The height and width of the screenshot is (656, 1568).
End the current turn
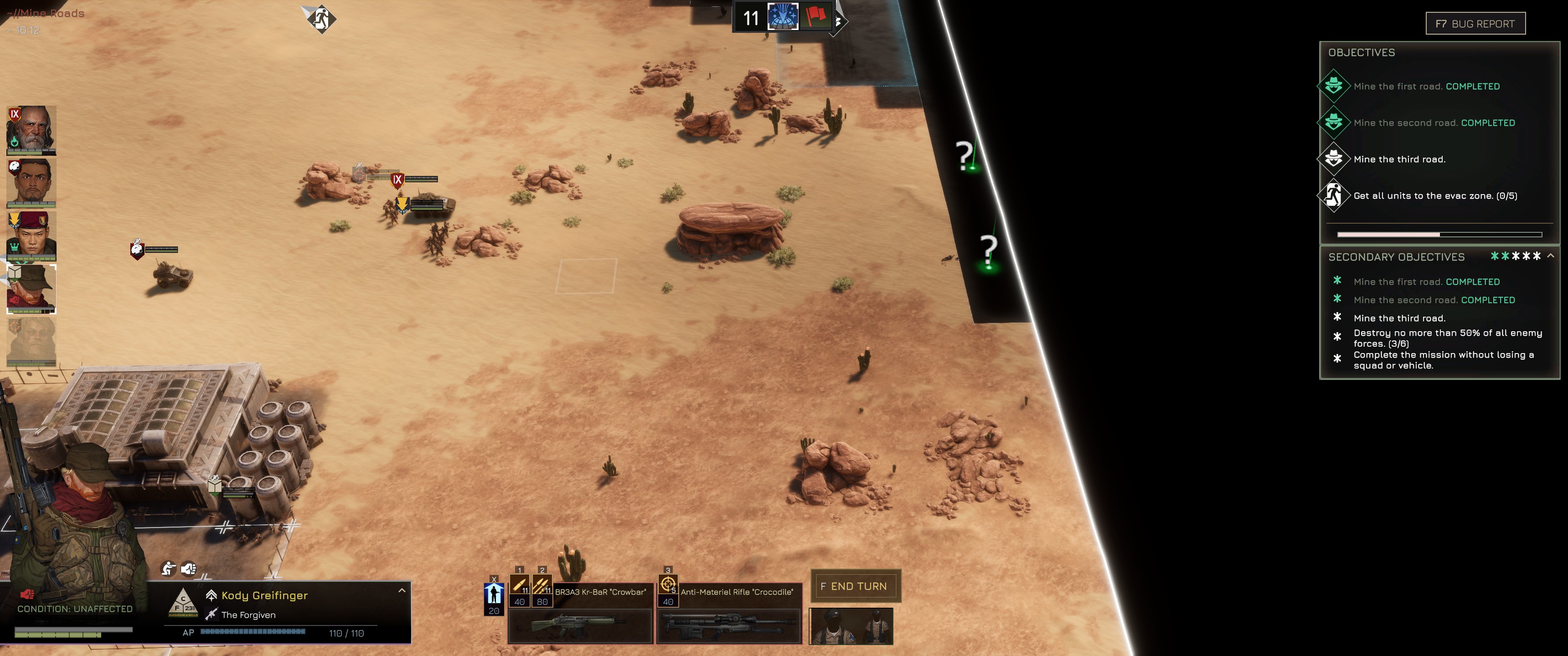(855, 586)
